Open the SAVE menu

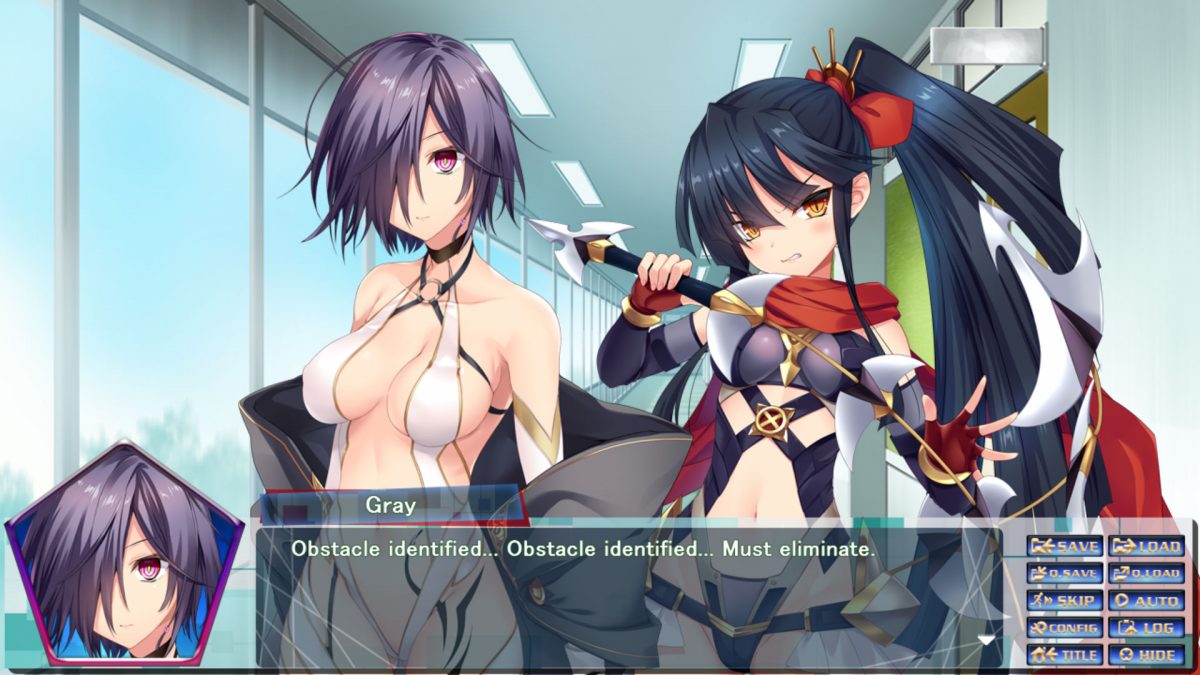[x=1065, y=546]
